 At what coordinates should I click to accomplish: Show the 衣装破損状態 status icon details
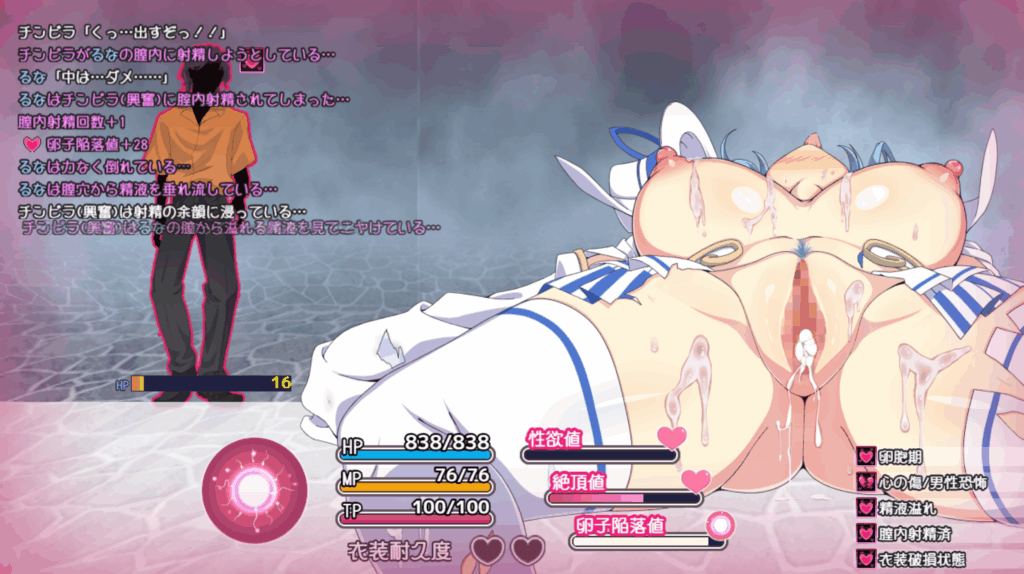point(866,560)
